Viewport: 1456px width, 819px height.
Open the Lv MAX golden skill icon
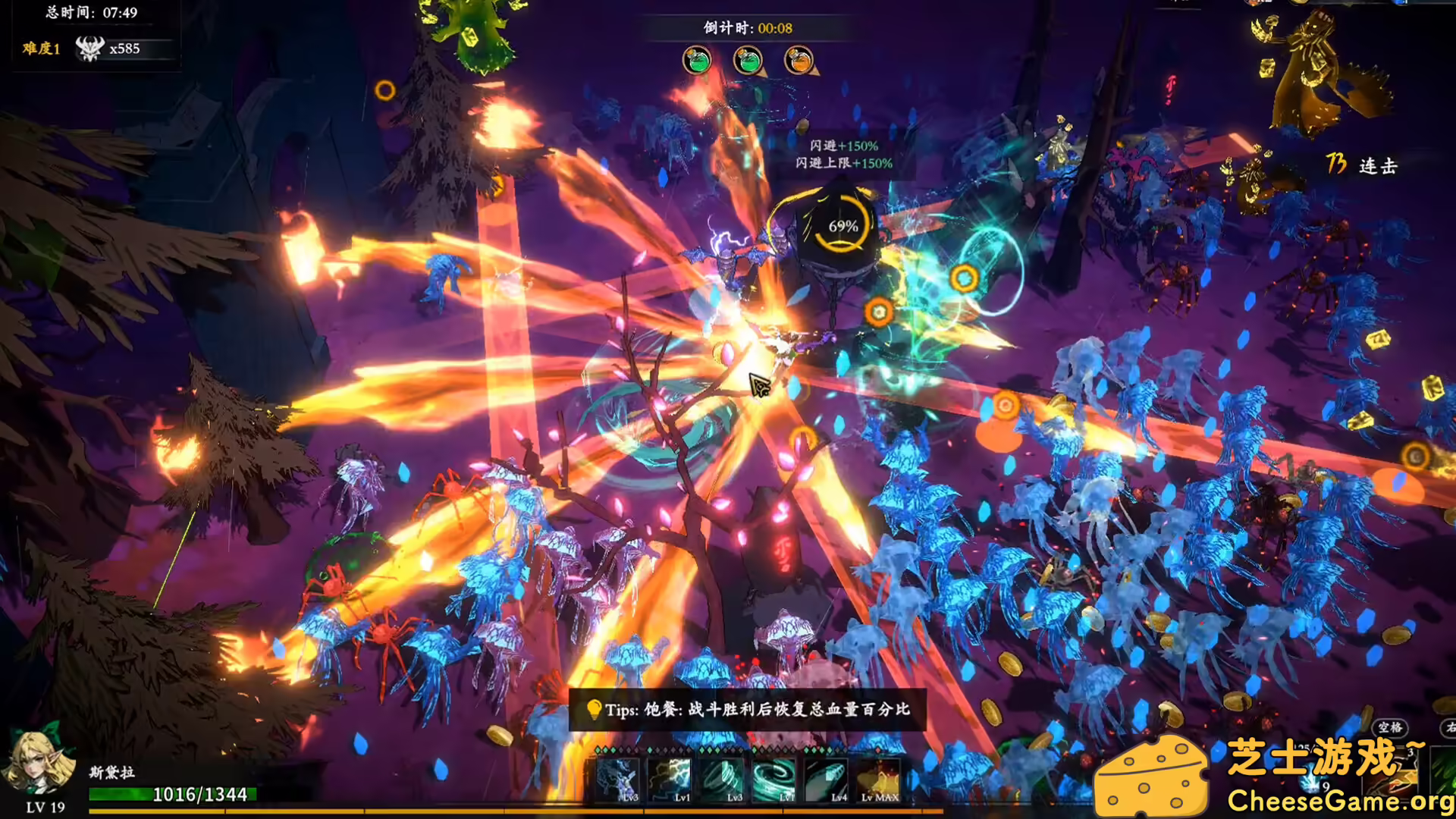(x=878, y=781)
